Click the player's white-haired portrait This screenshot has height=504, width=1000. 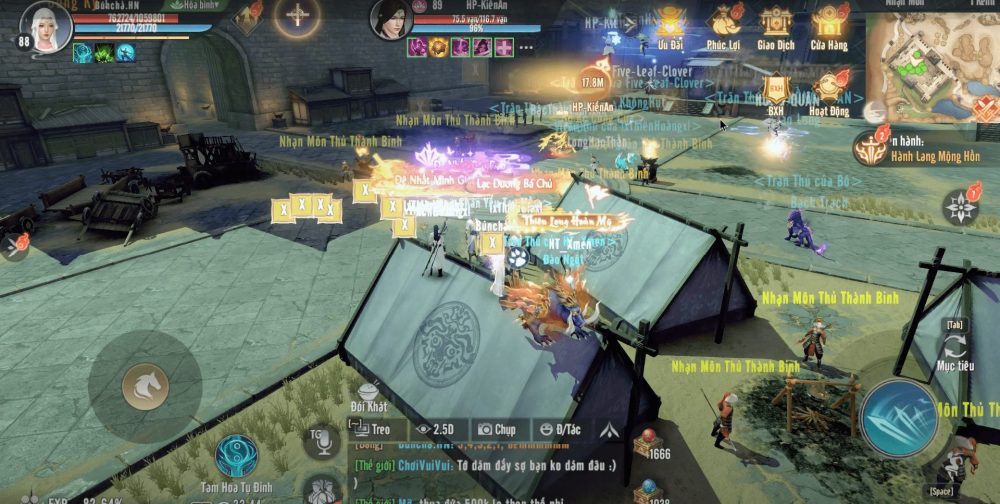[x=46, y=28]
